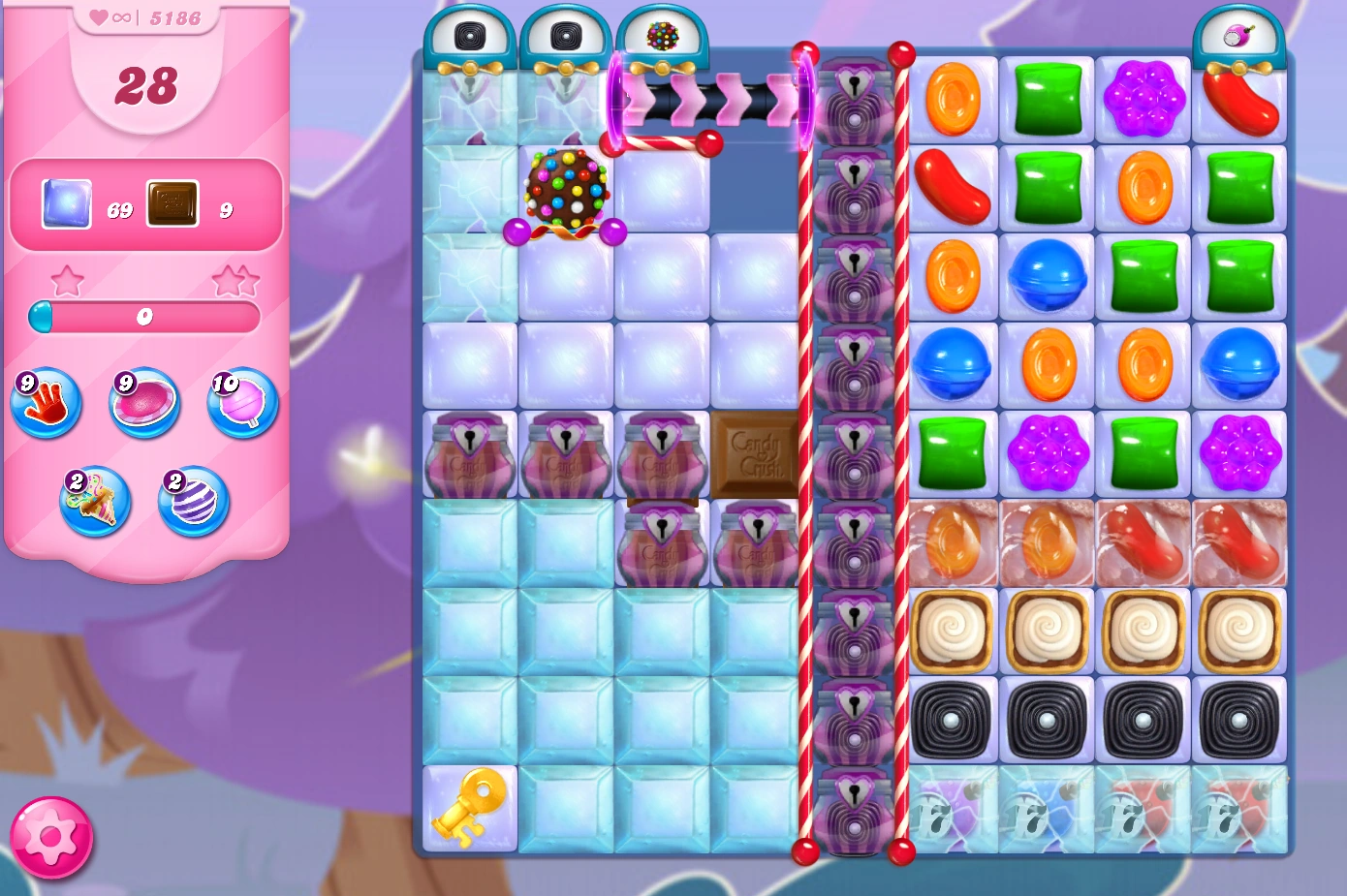1347x896 pixels.
Task: Click the chocolate square goal icon
Action: [172, 203]
